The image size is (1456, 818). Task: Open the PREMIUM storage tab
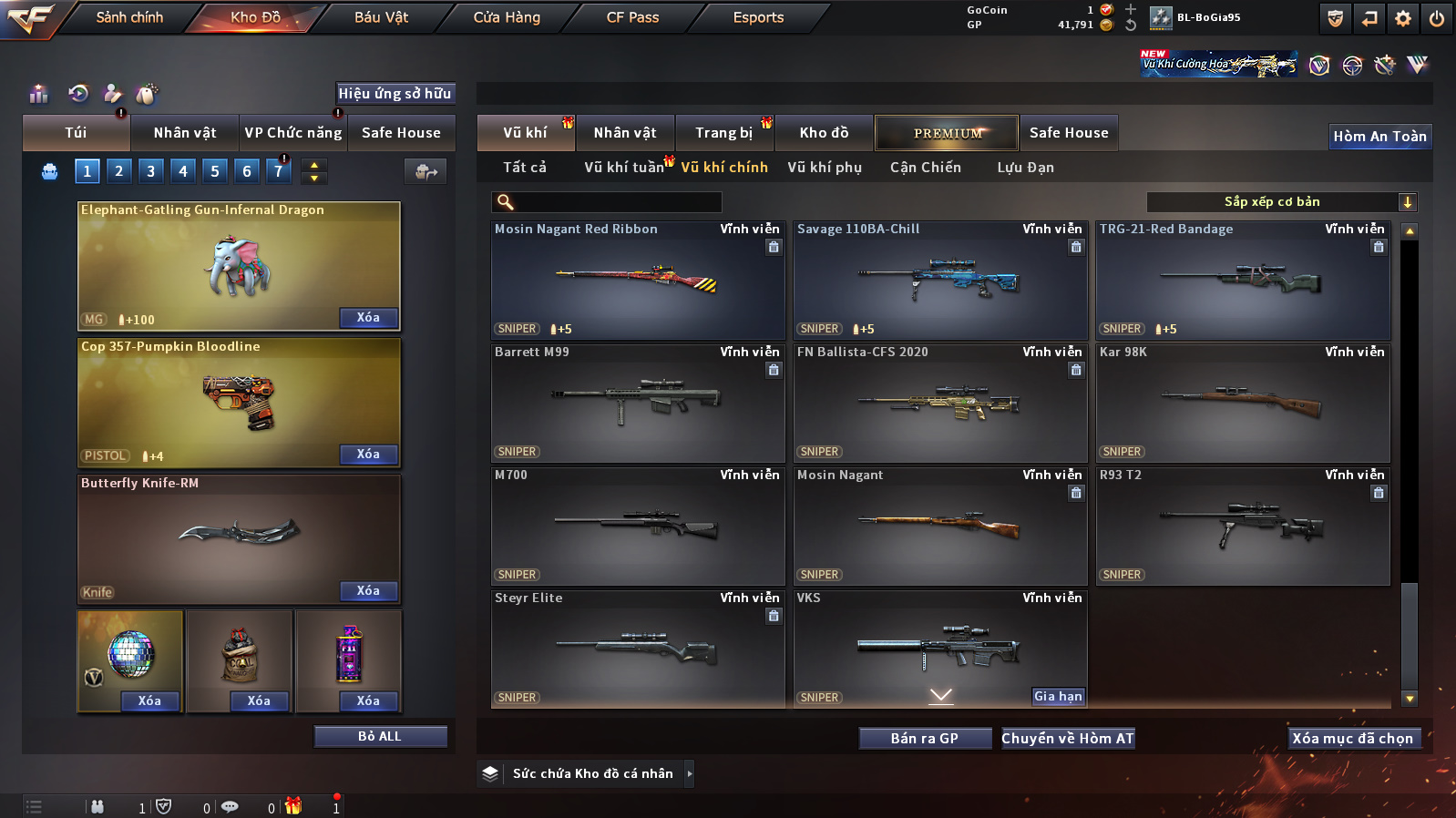948,133
